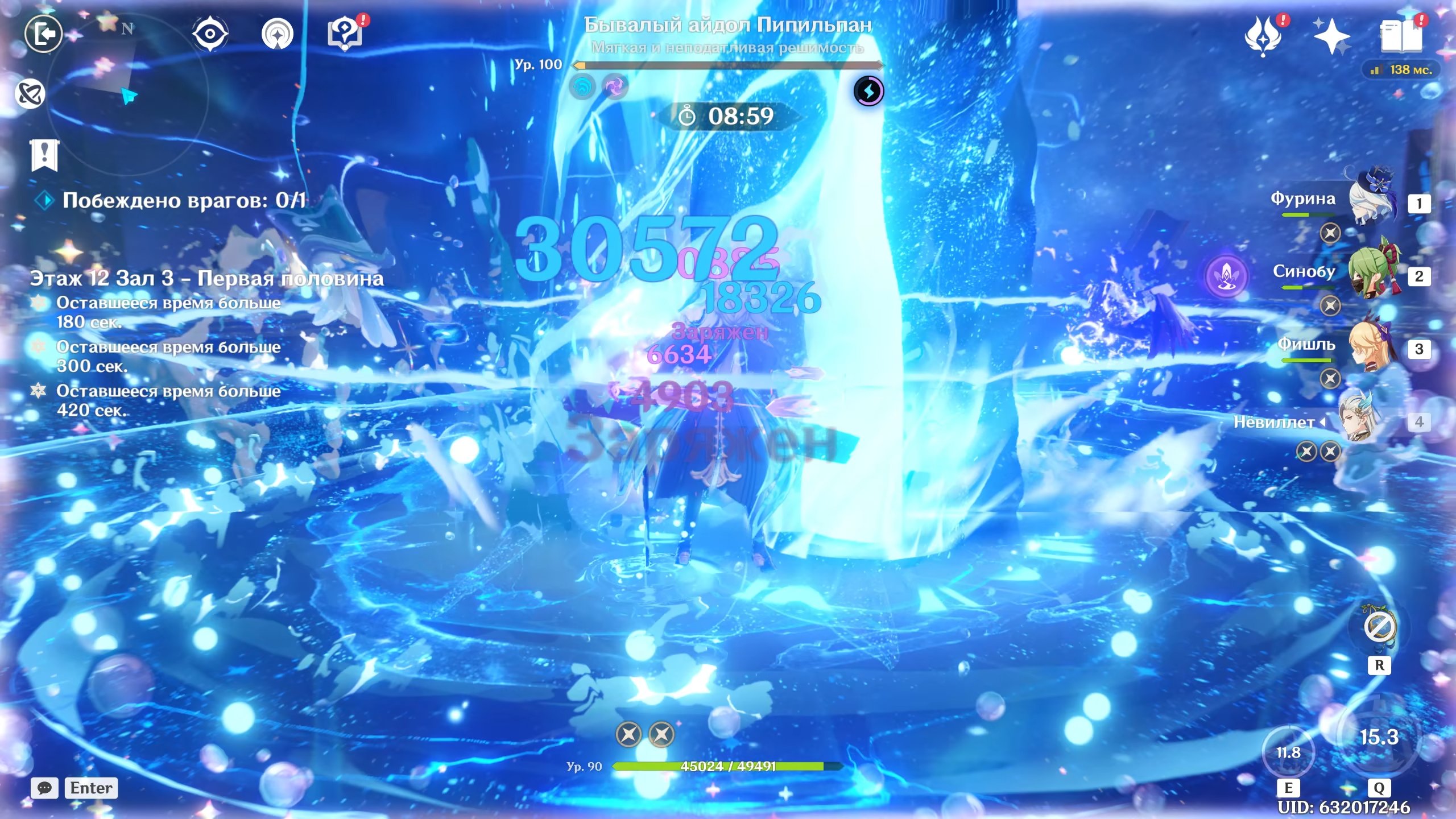Open the round compass icon menu
The width and height of the screenshot is (1456, 819).
tap(277, 34)
